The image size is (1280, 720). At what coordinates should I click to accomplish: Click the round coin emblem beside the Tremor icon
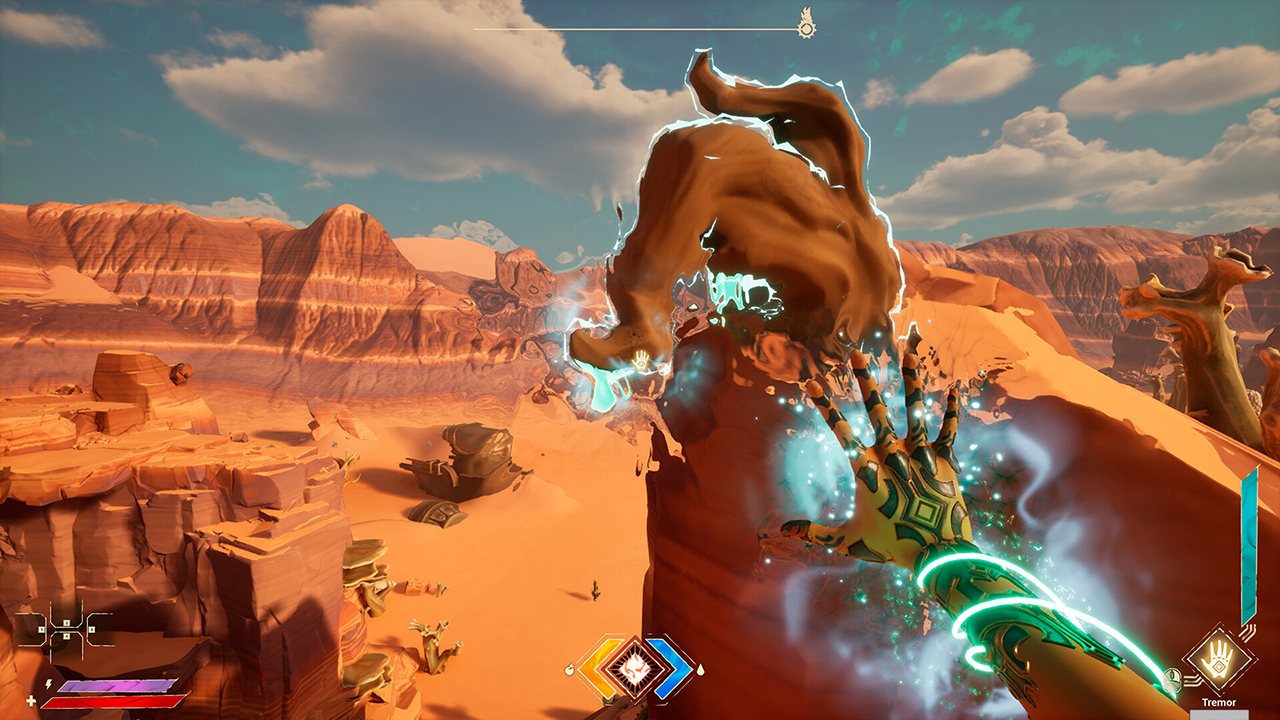point(1172,678)
